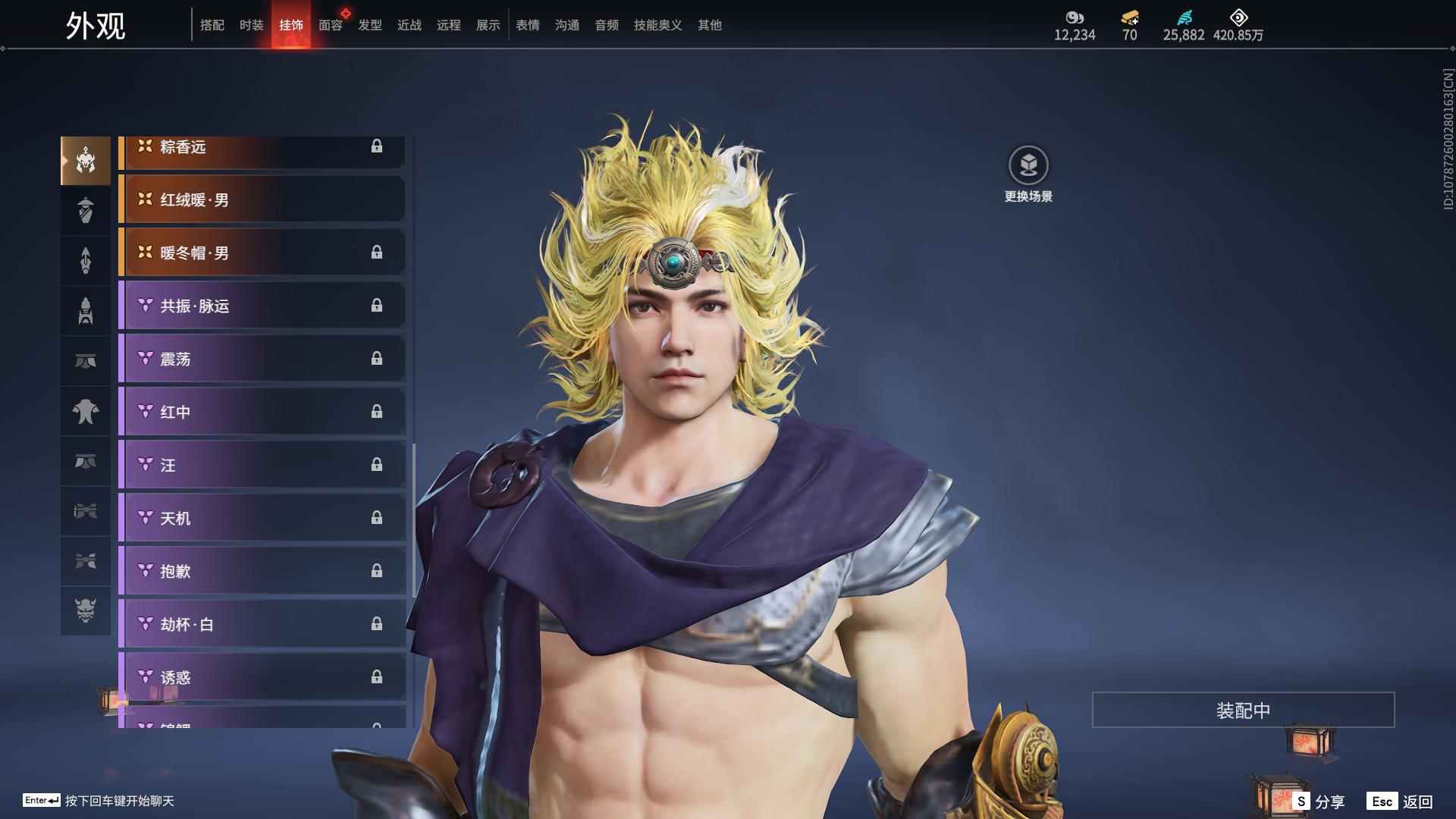Select the 其他 tab
The width and height of the screenshot is (1456, 819).
click(x=710, y=25)
